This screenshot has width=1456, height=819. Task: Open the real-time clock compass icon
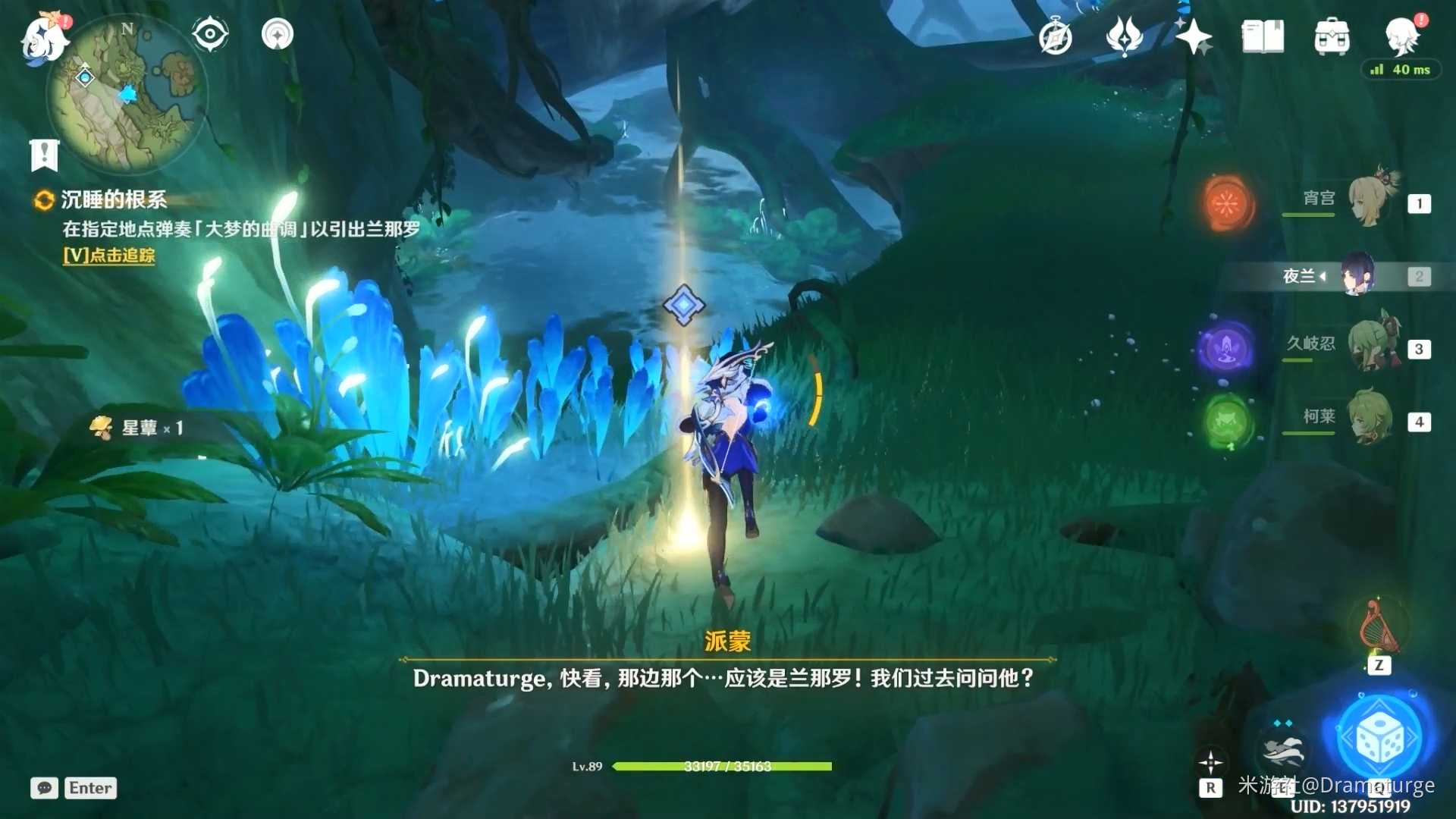coord(1054,35)
